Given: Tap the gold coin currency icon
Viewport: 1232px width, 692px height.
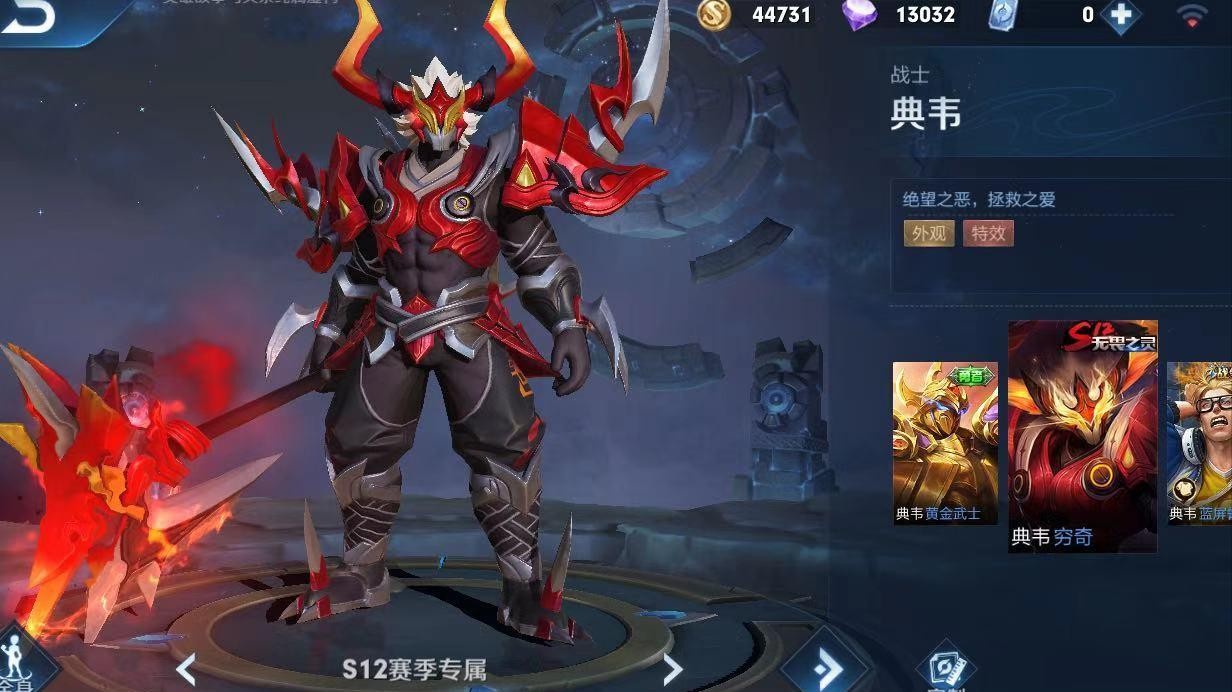Looking at the screenshot, I should [x=714, y=14].
